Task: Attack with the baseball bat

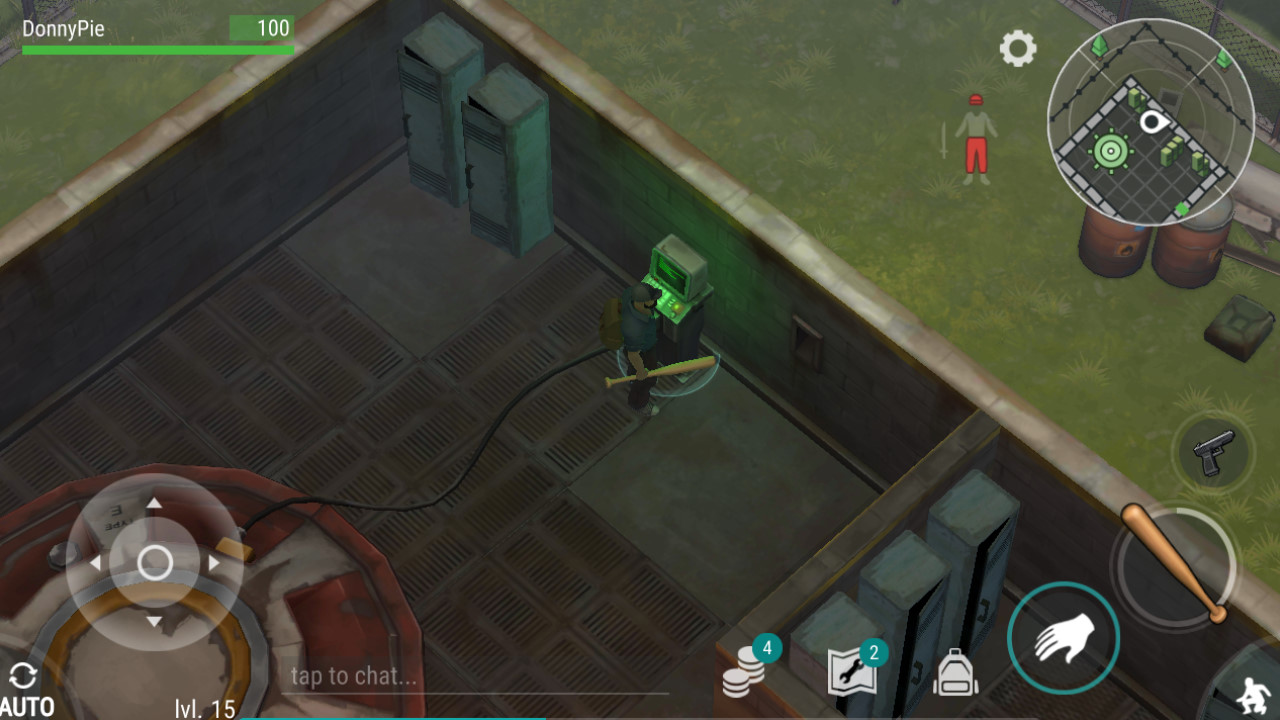Action: click(1172, 563)
